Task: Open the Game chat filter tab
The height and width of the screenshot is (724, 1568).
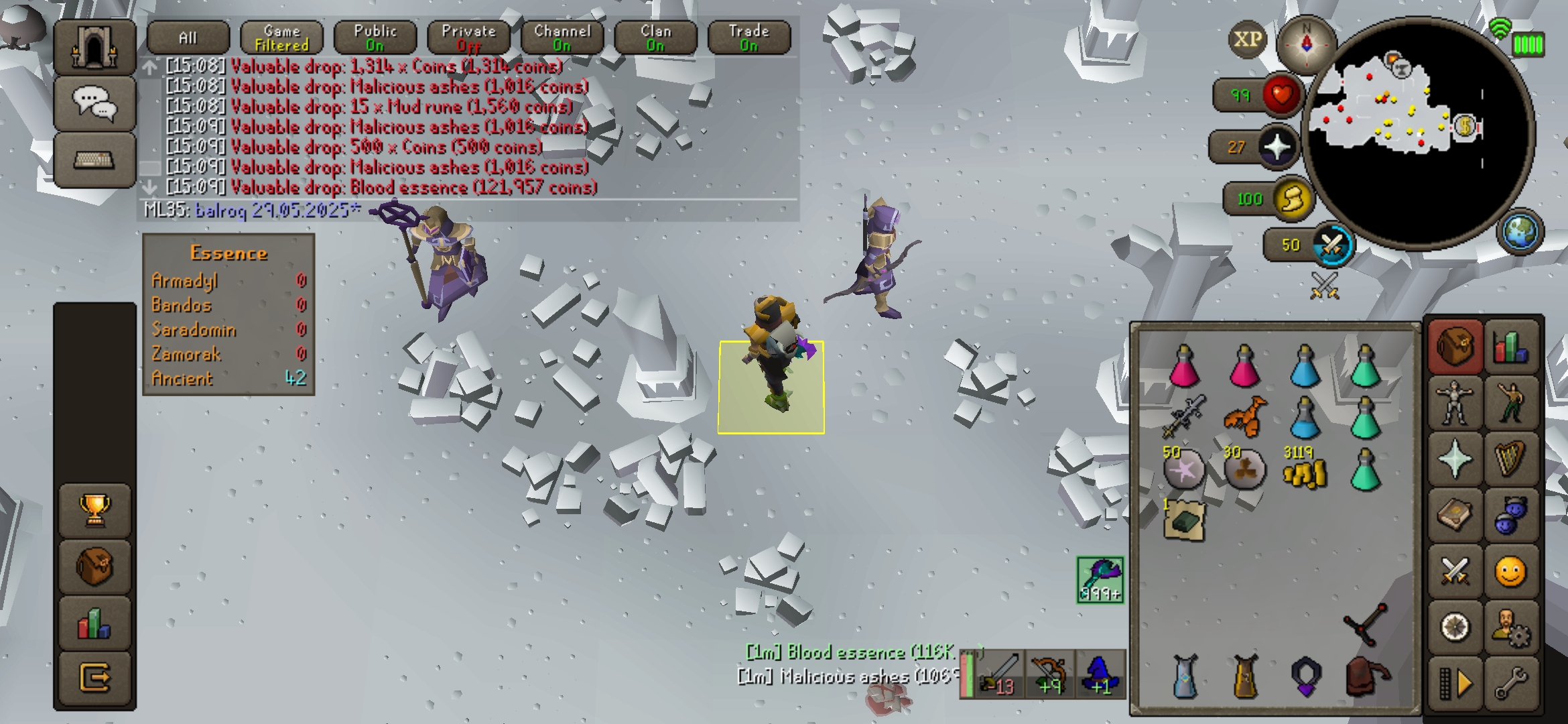Action: tap(281, 38)
